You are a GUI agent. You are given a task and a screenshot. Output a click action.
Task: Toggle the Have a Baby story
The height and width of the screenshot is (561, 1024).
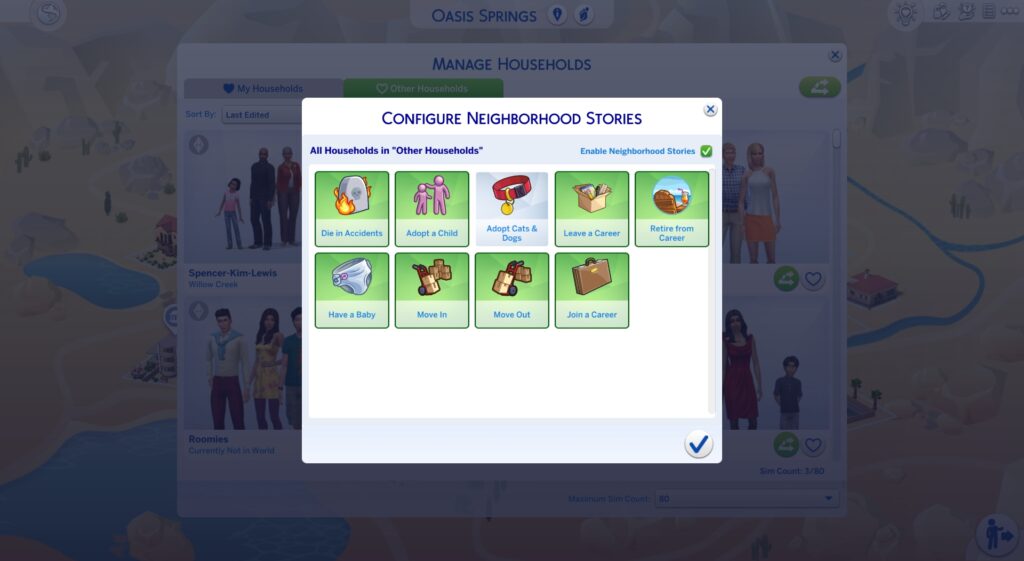[x=352, y=290]
